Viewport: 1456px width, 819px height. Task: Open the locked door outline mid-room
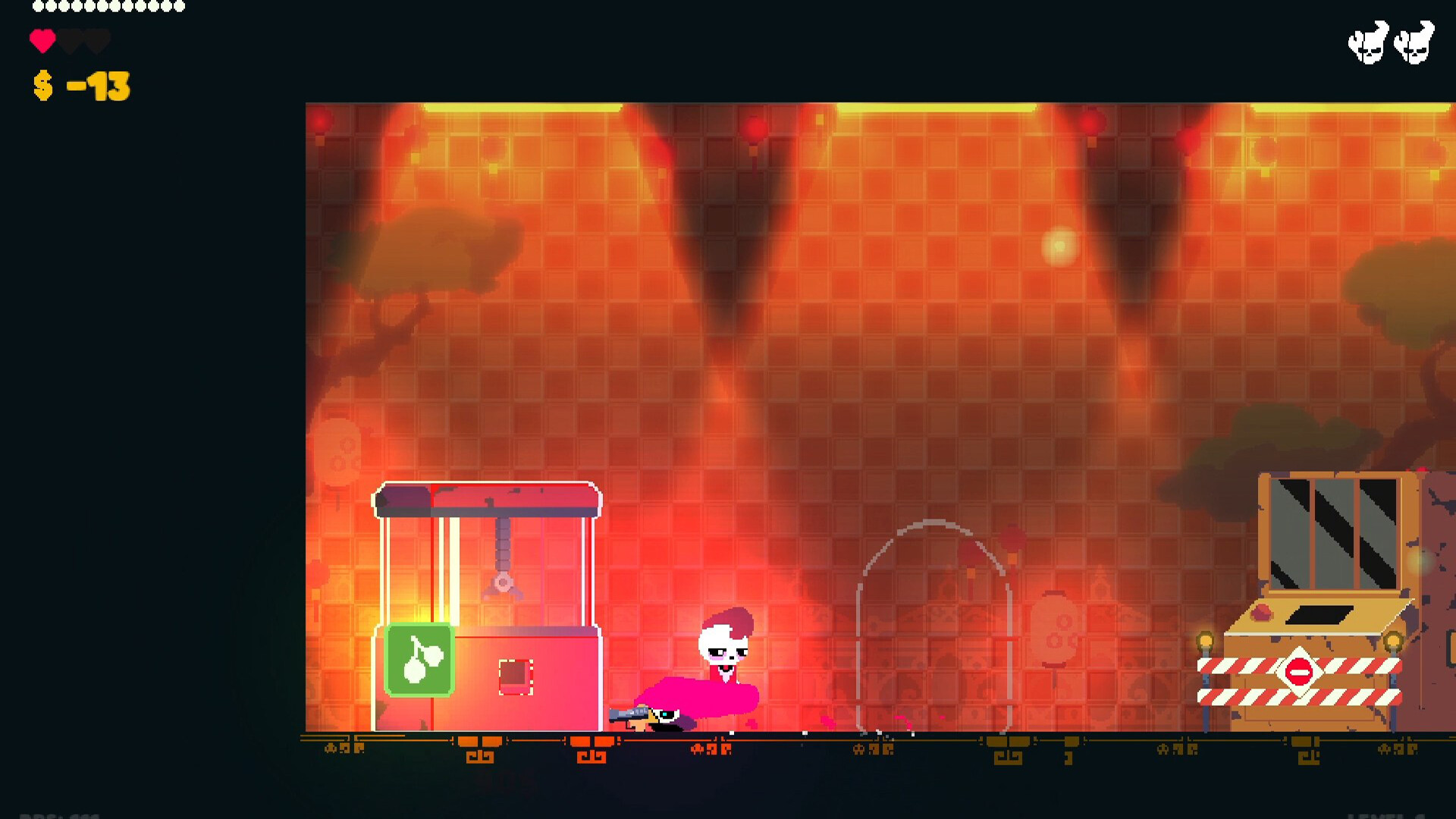click(934, 629)
